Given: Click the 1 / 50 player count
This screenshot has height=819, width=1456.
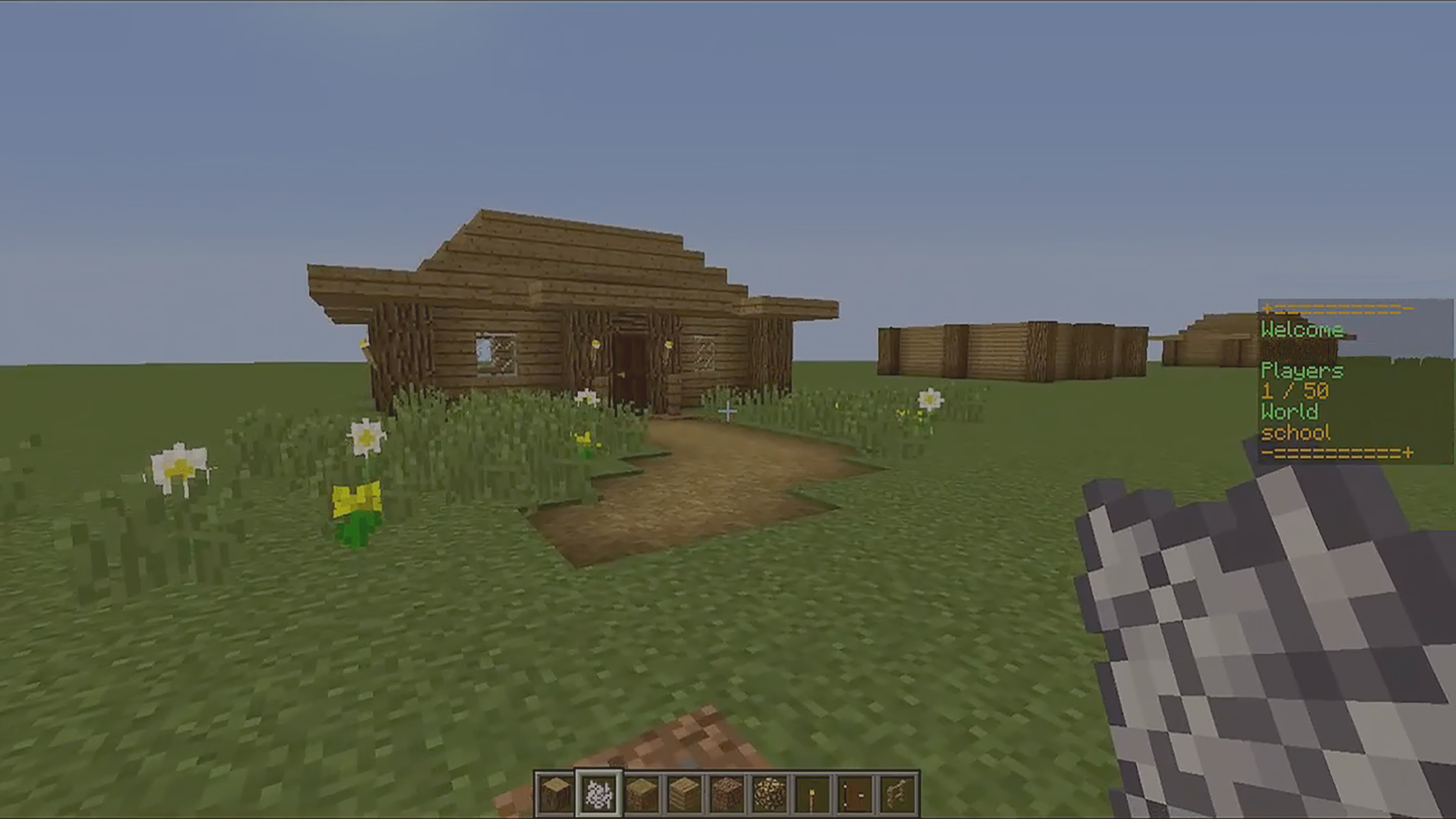Looking at the screenshot, I should [x=1293, y=392].
